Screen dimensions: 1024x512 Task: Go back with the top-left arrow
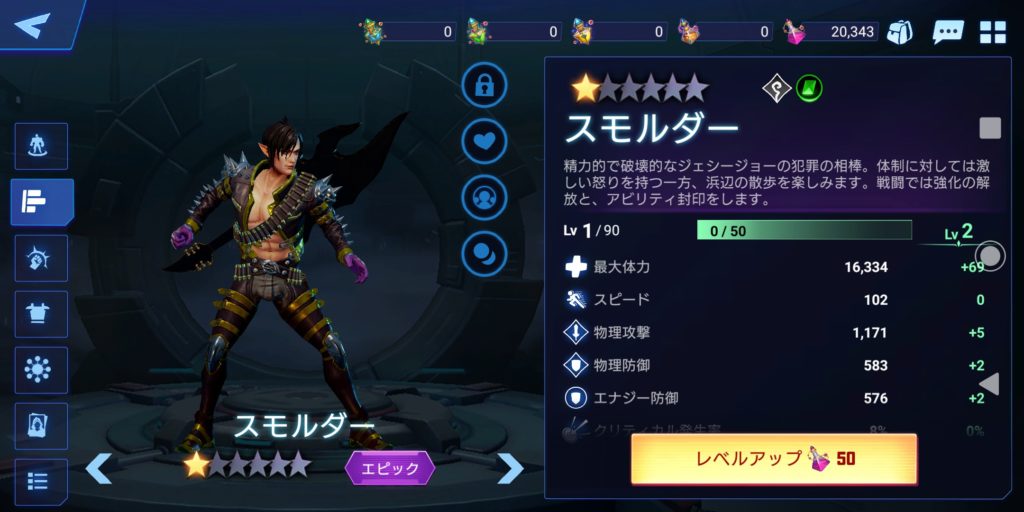coord(34,24)
